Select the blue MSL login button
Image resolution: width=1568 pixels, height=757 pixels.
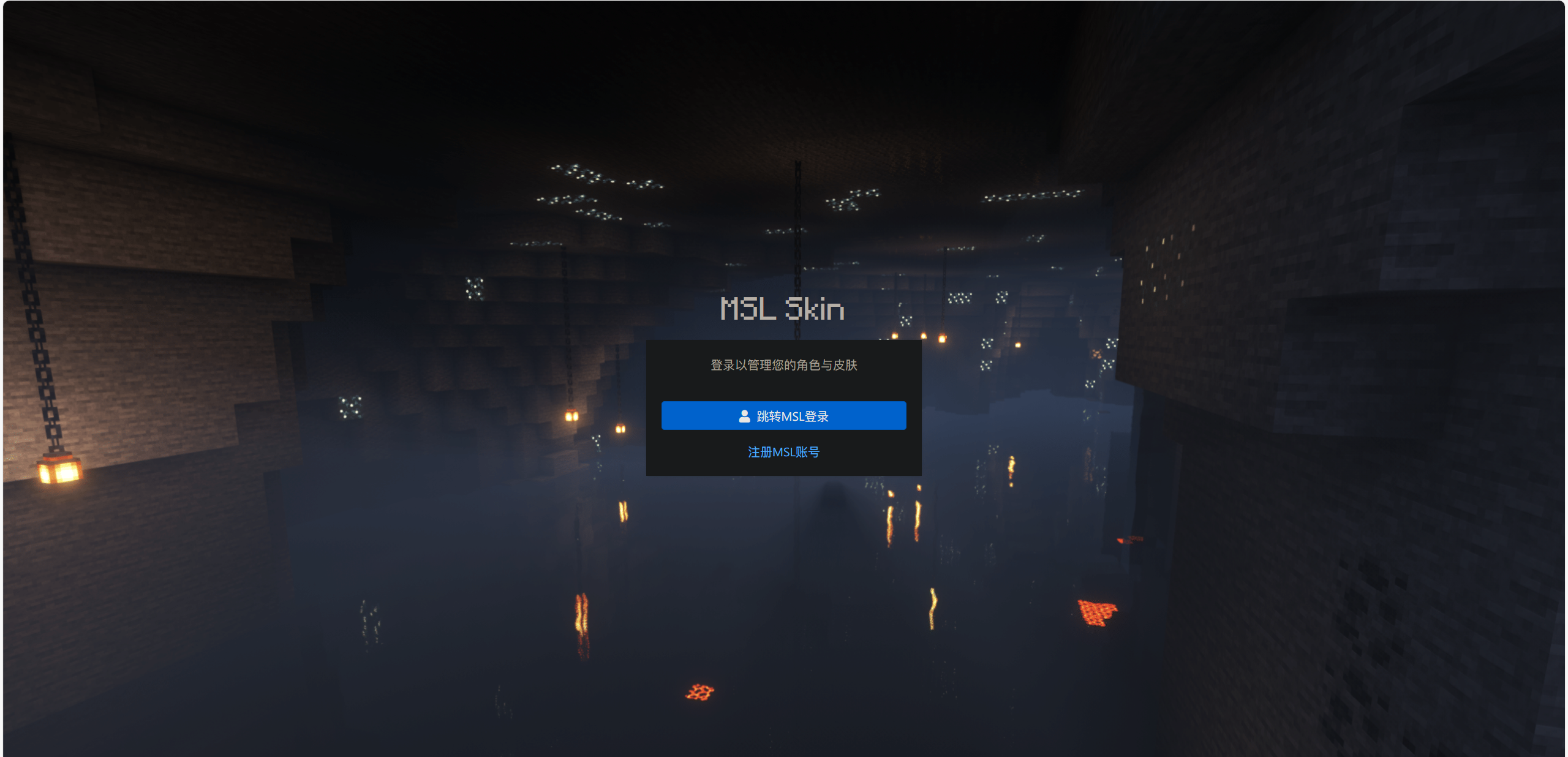(x=784, y=415)
